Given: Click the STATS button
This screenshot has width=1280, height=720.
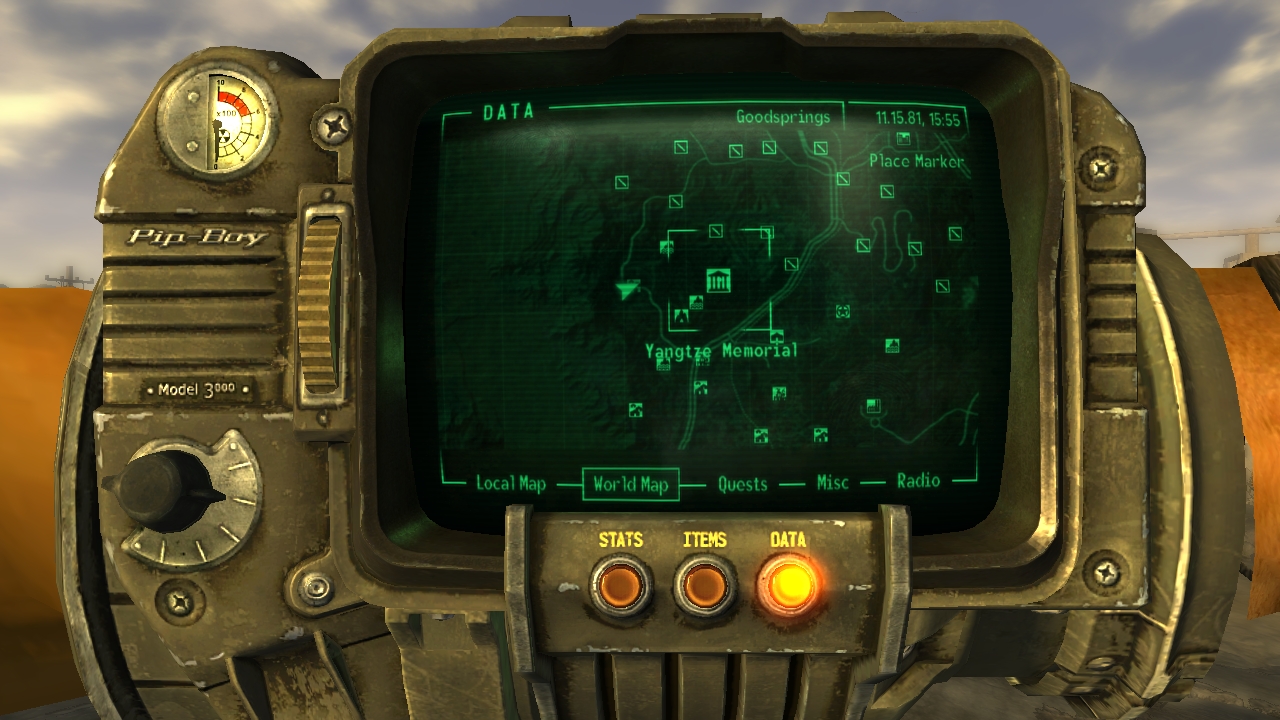Looking at the screenshot, I should [x=620, y=585].
